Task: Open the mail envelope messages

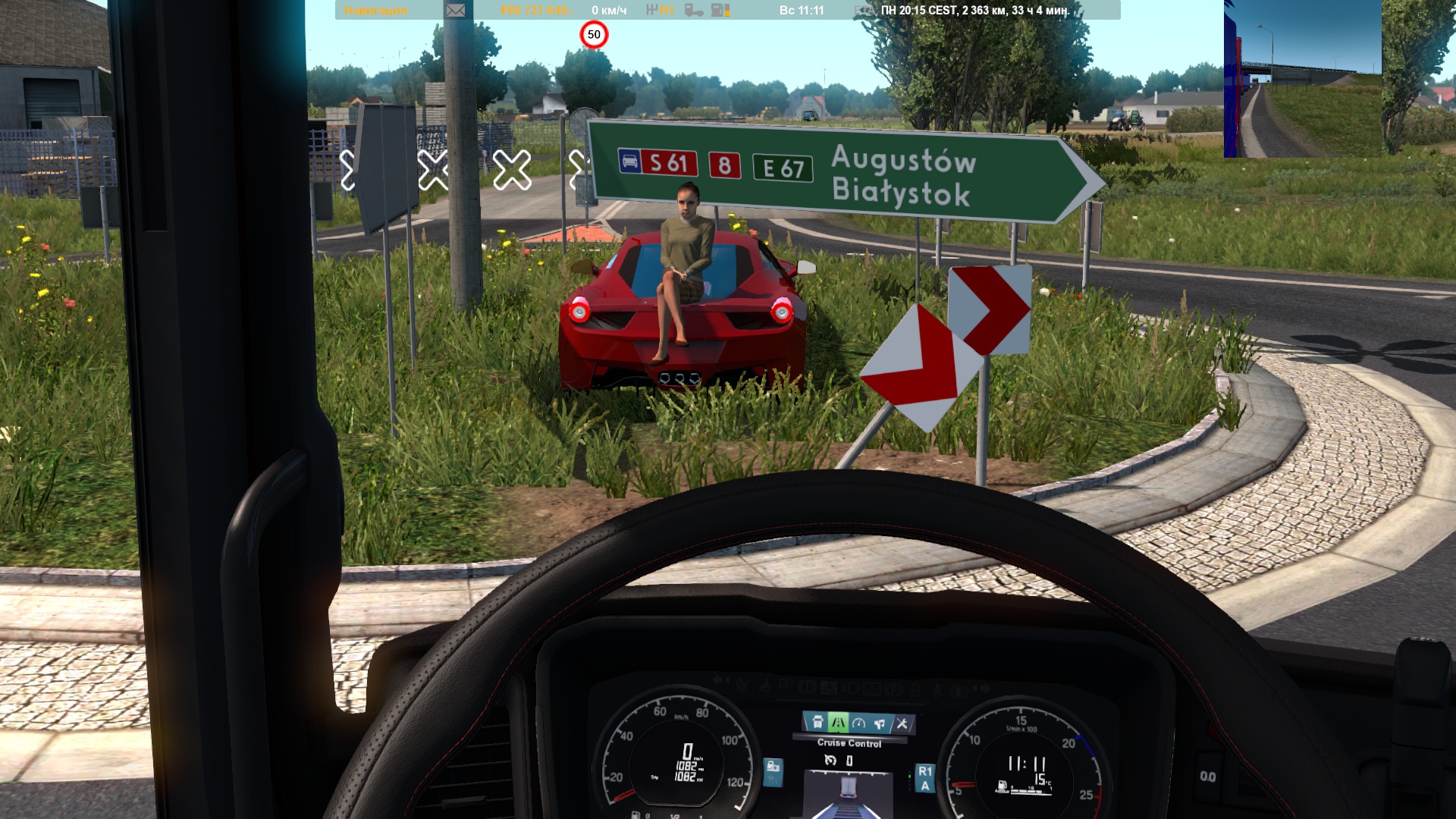Action: (455, 11)
